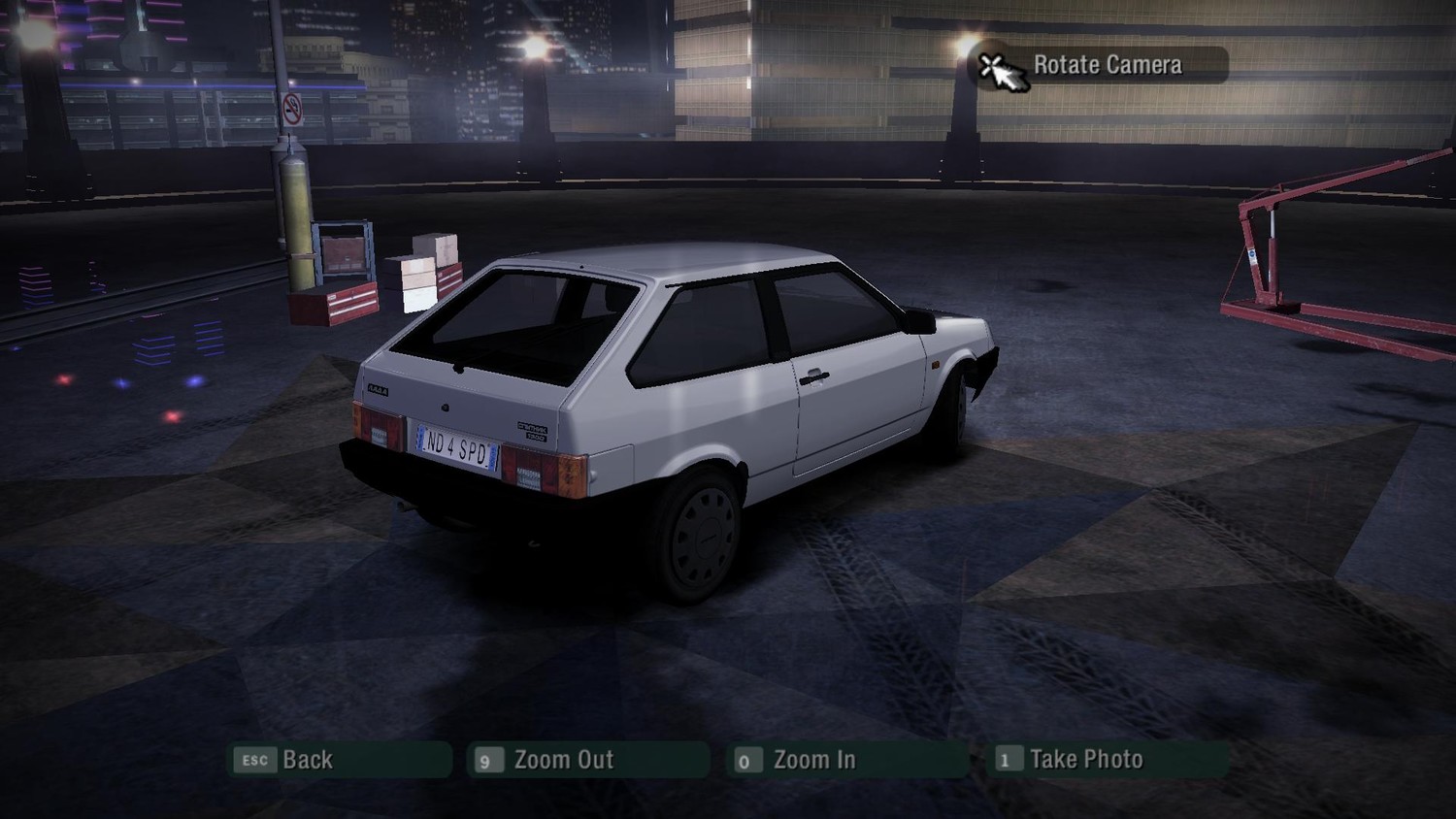Select the Zoom In button
The width and height of the screenshot is (1456, 819).
(845, 760)
